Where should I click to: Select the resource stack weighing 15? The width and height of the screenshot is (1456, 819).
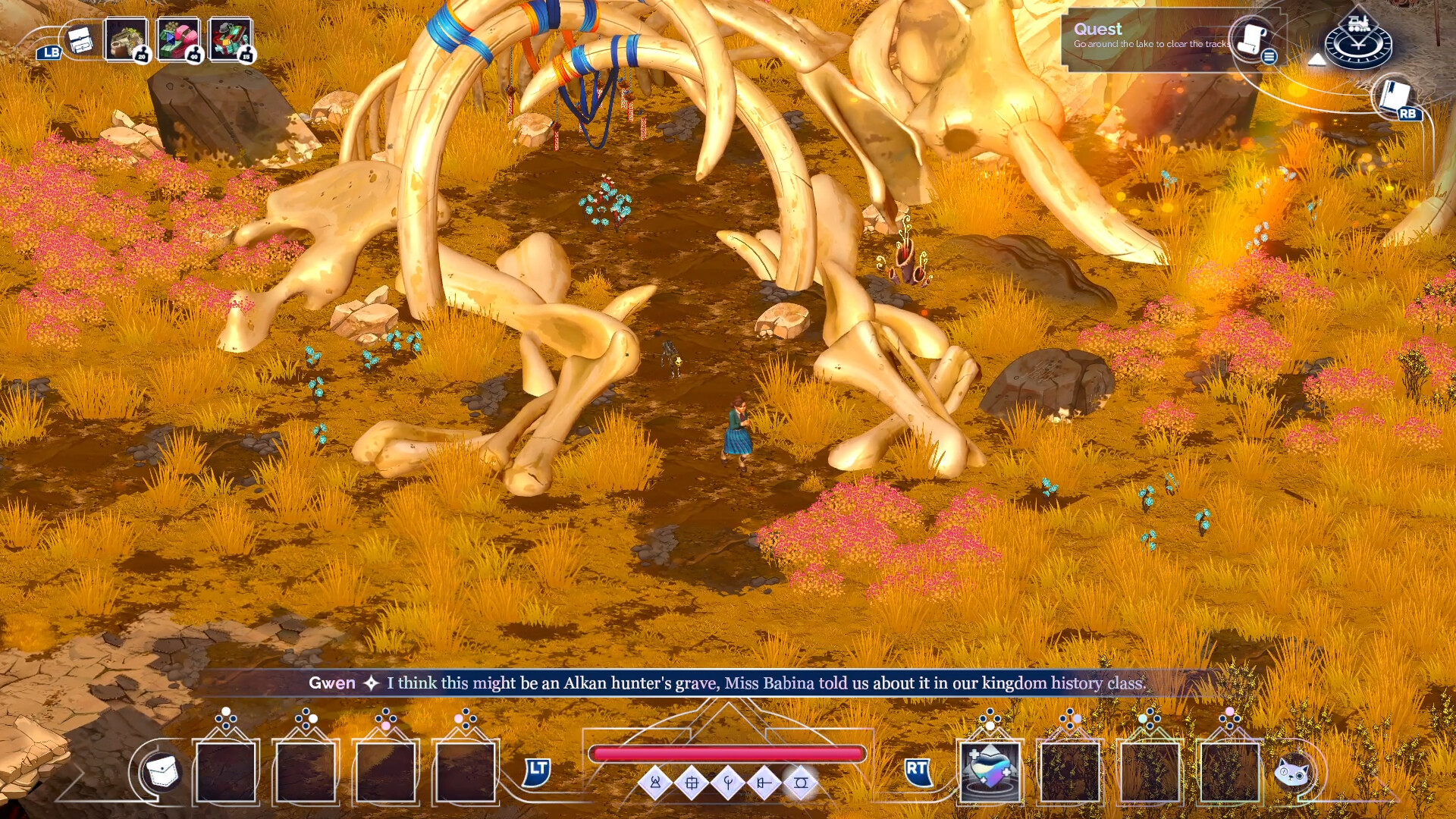[x=231, y=39]
